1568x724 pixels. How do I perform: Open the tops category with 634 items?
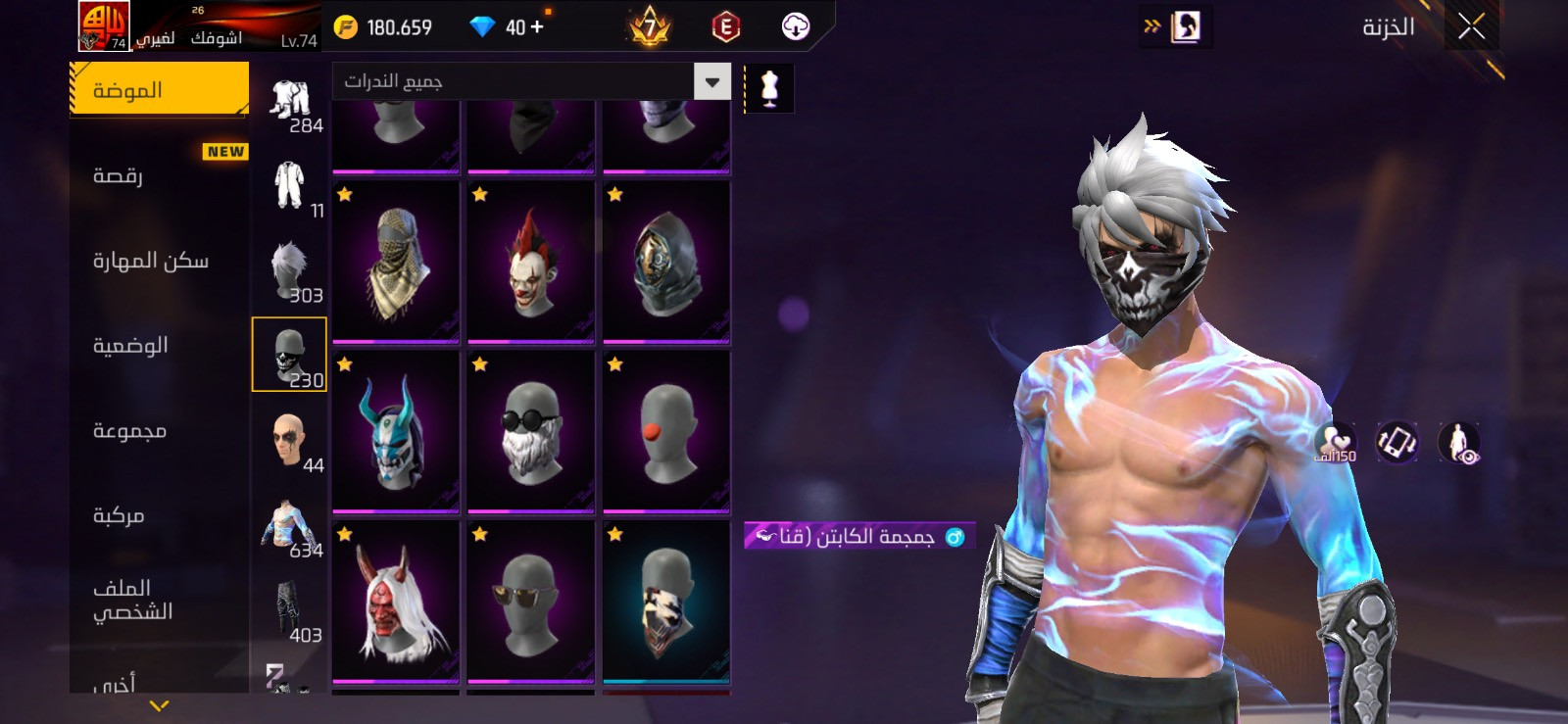(x=290, y=525)
